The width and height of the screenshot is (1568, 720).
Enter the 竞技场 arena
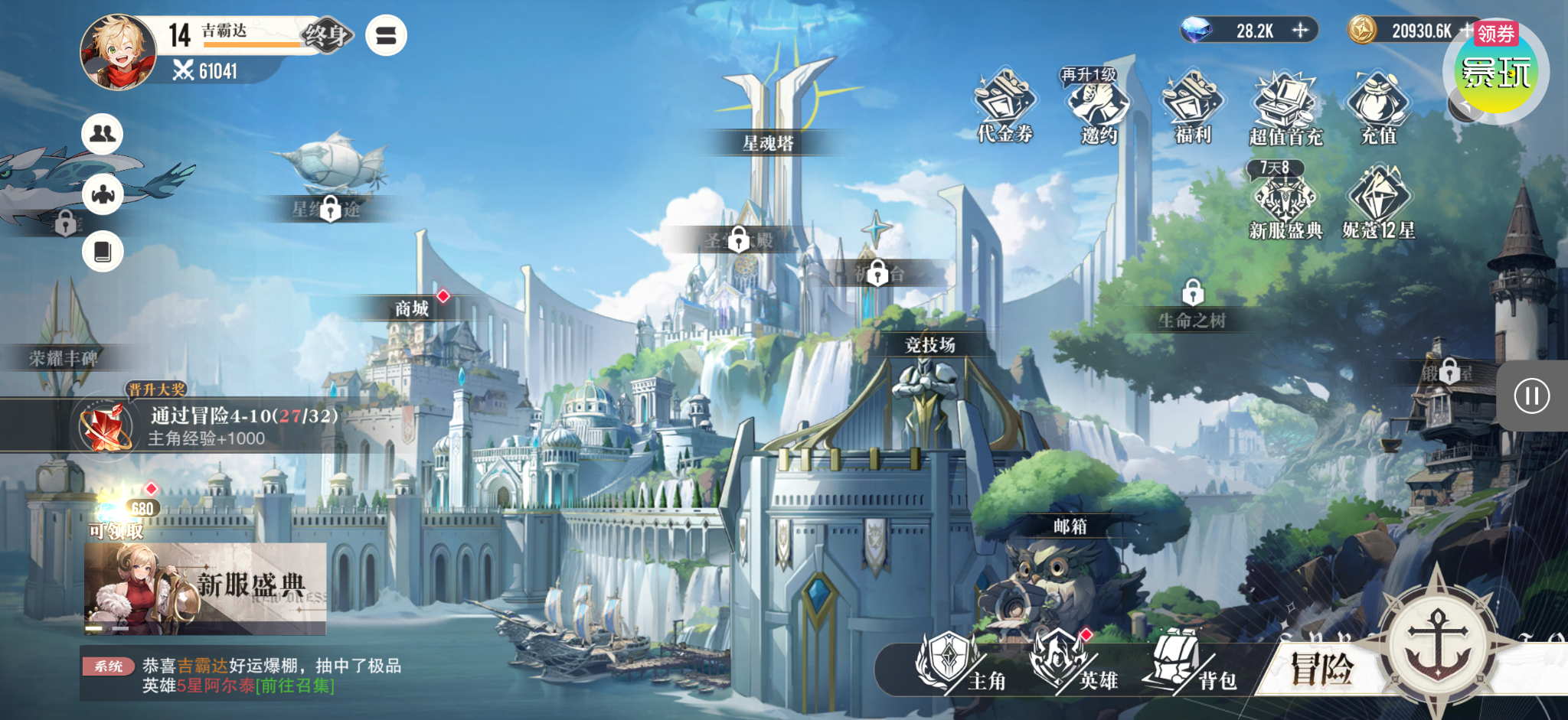coord(929,345)
